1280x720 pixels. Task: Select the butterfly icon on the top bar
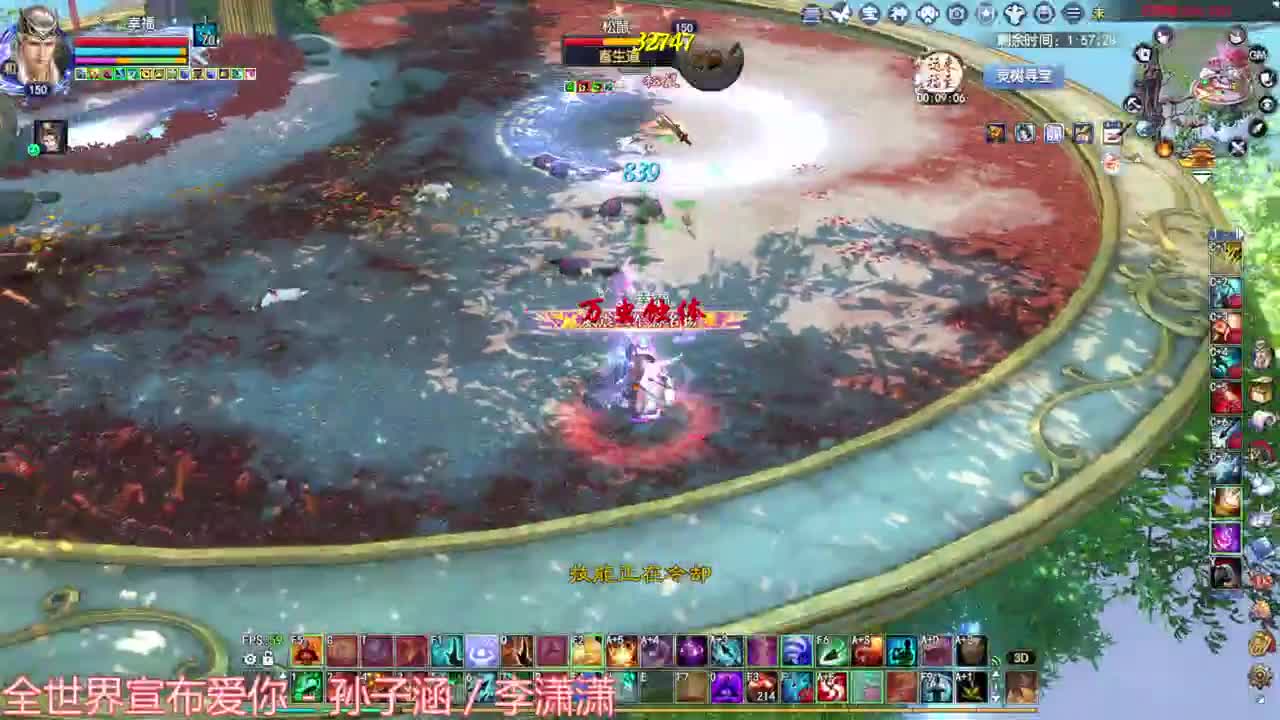pyautogui.click(x=841, y=13)
